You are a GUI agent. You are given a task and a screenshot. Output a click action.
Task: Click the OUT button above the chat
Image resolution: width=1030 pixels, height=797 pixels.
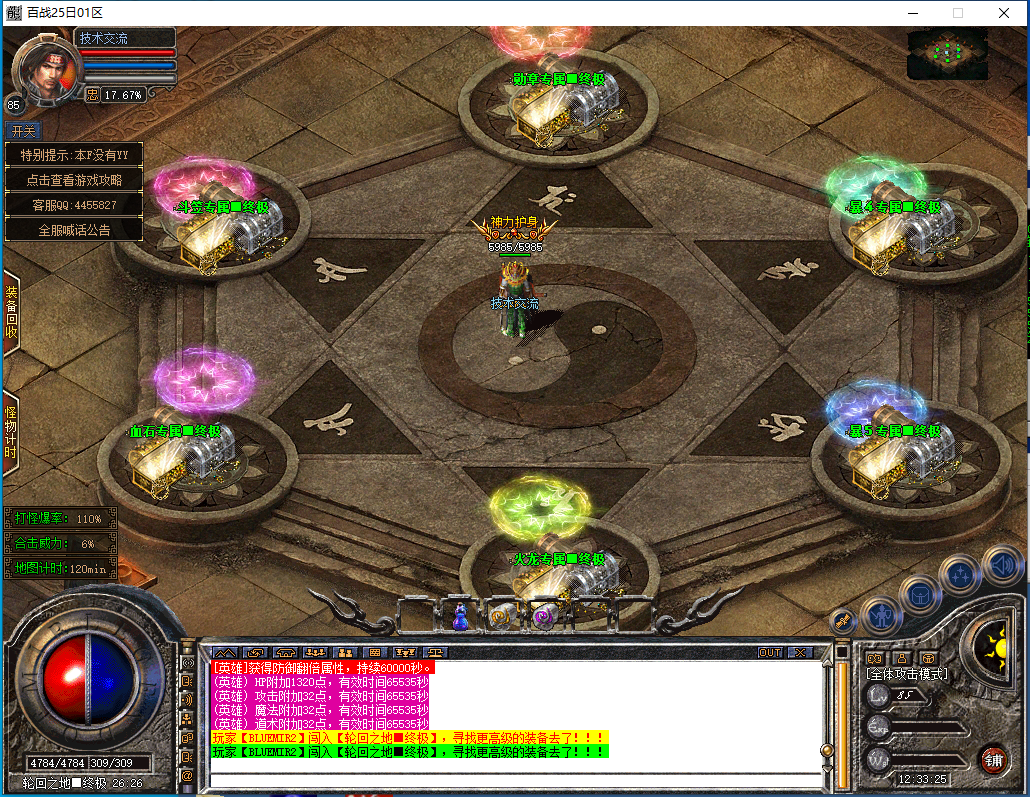(769, 652)
